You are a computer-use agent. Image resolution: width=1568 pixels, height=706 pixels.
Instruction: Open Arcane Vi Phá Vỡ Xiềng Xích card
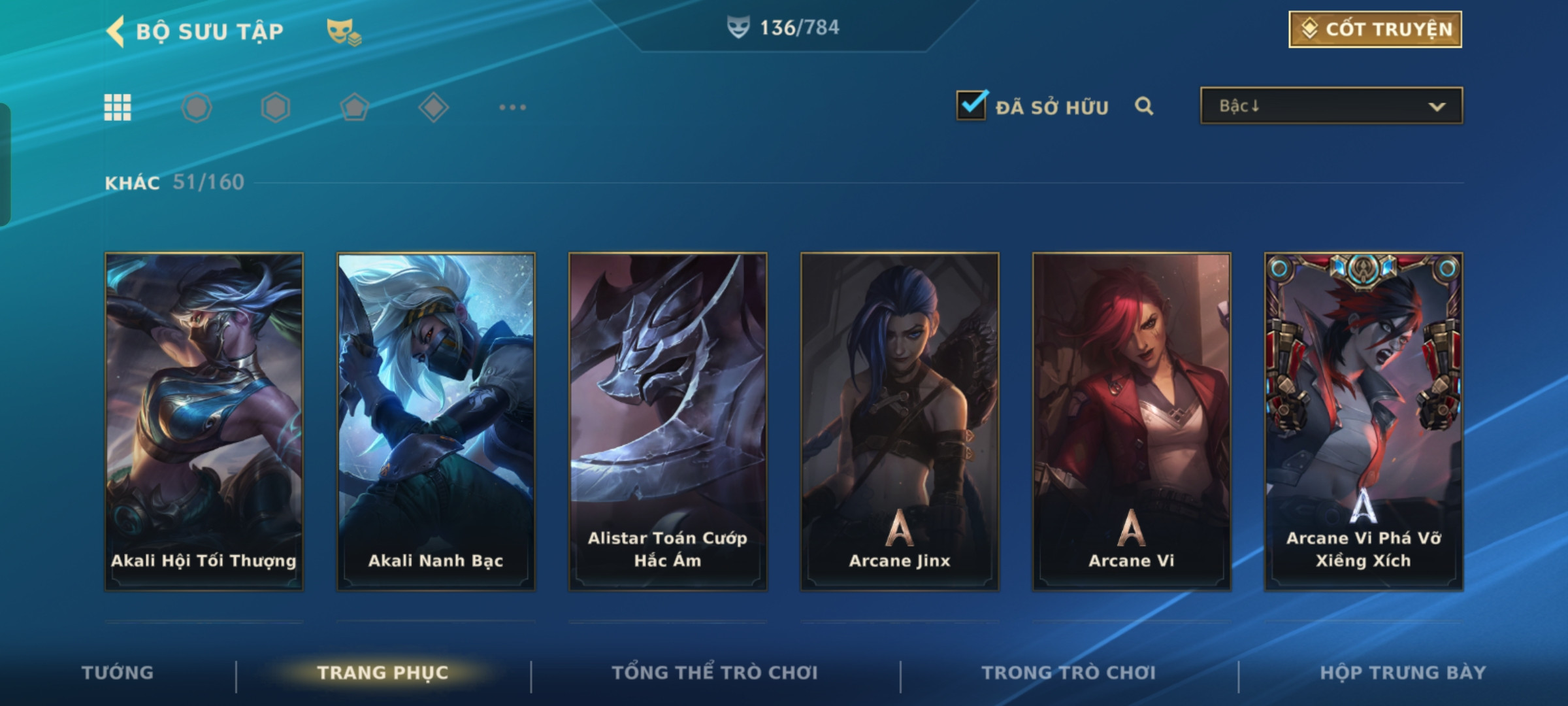tap(1364, 422)
